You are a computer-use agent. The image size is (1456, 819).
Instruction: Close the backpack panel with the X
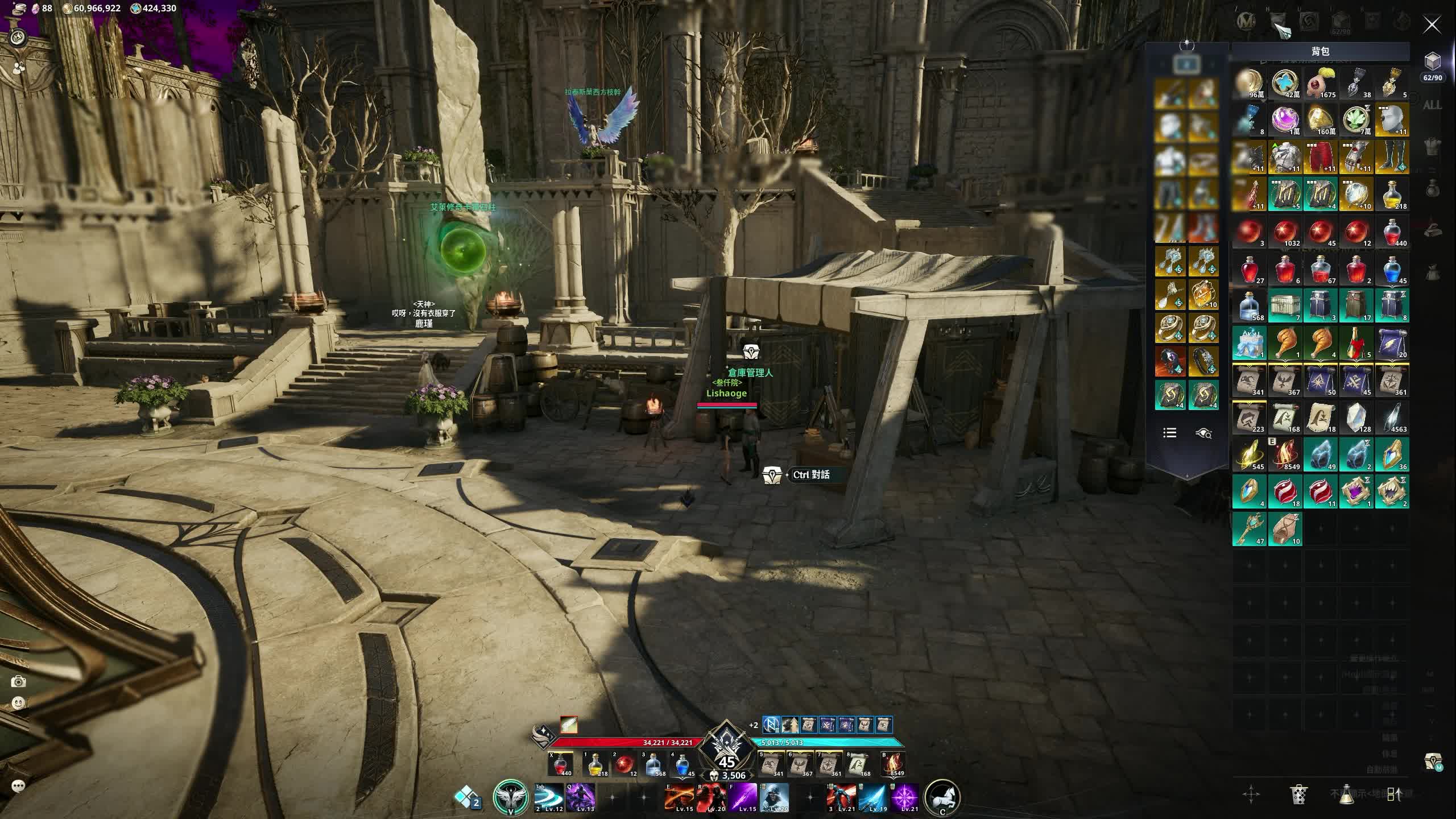coord(1432,25)
